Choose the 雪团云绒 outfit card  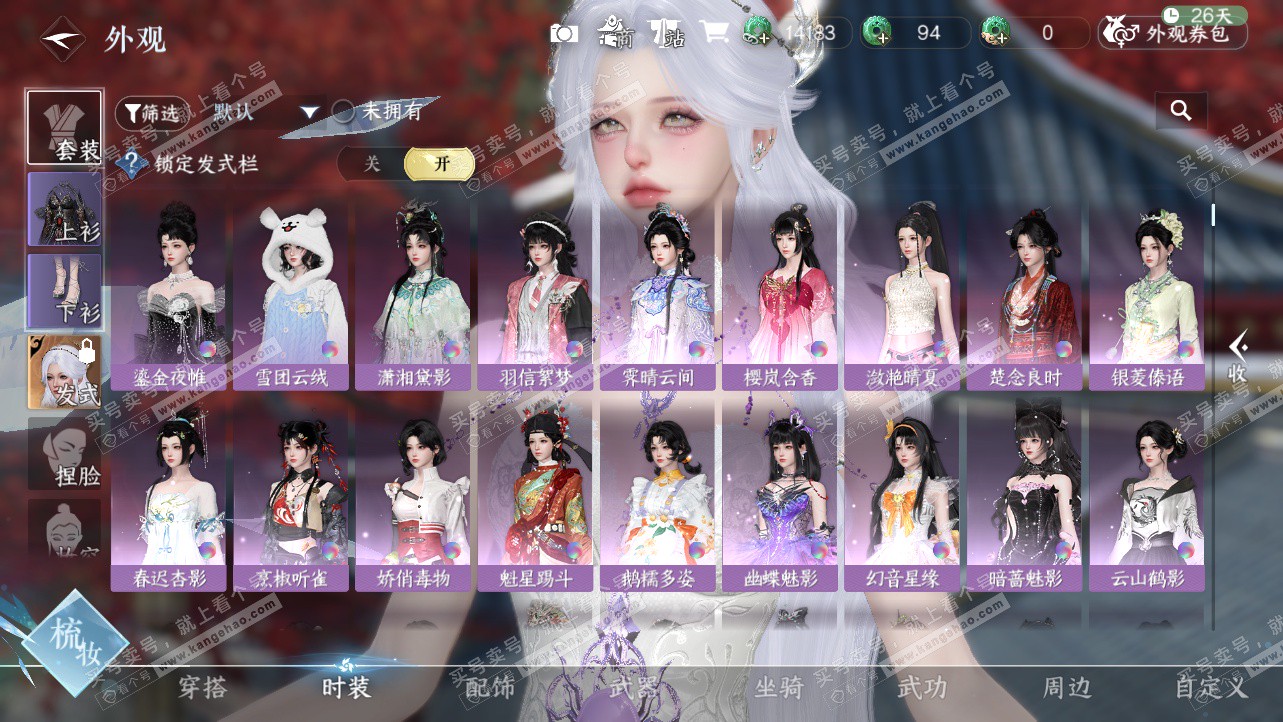pos(291,297)
